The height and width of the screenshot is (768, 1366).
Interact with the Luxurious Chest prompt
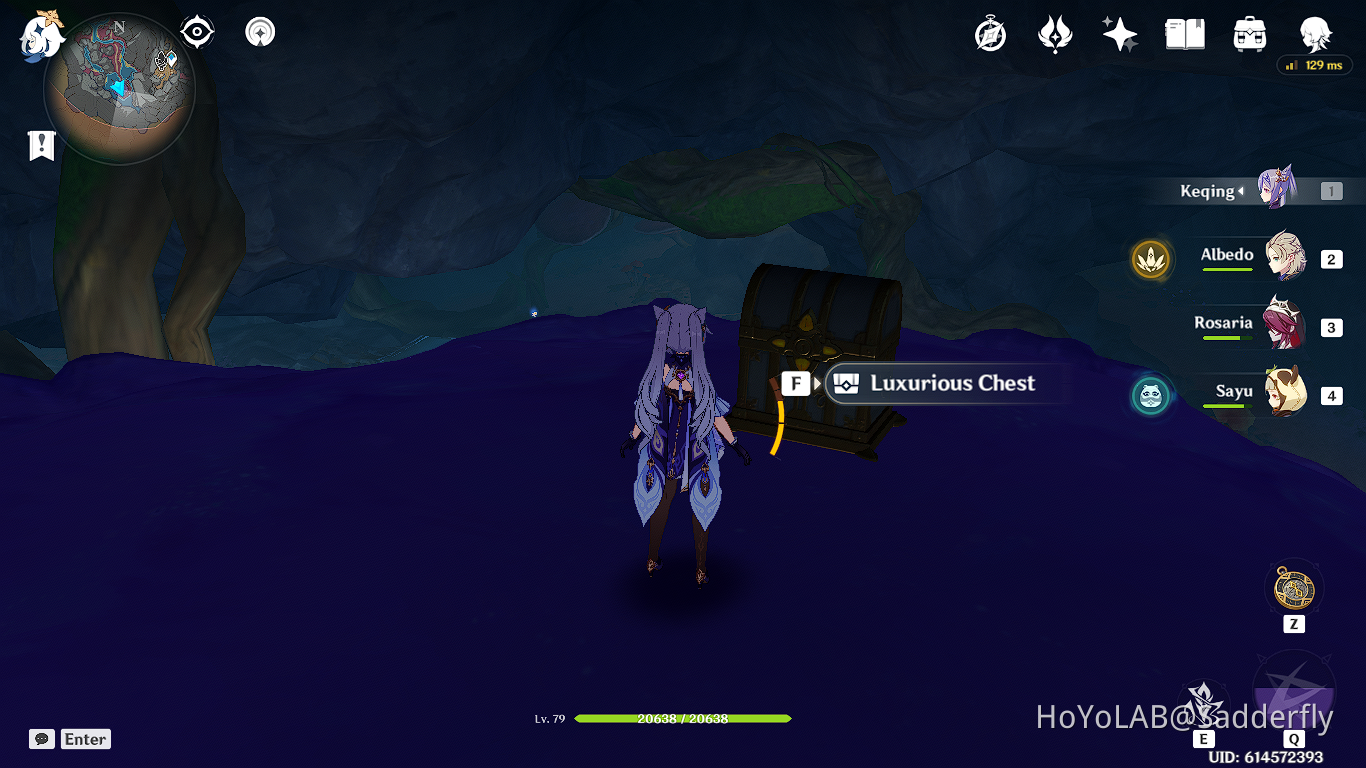(930, 383)
